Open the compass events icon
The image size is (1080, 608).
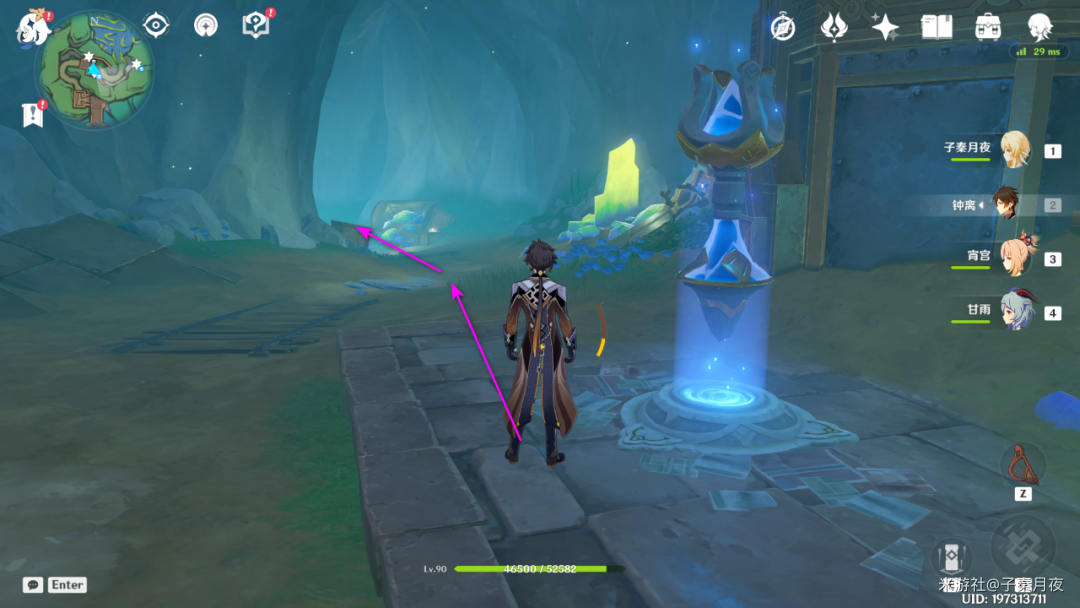(x=782, y=27)
